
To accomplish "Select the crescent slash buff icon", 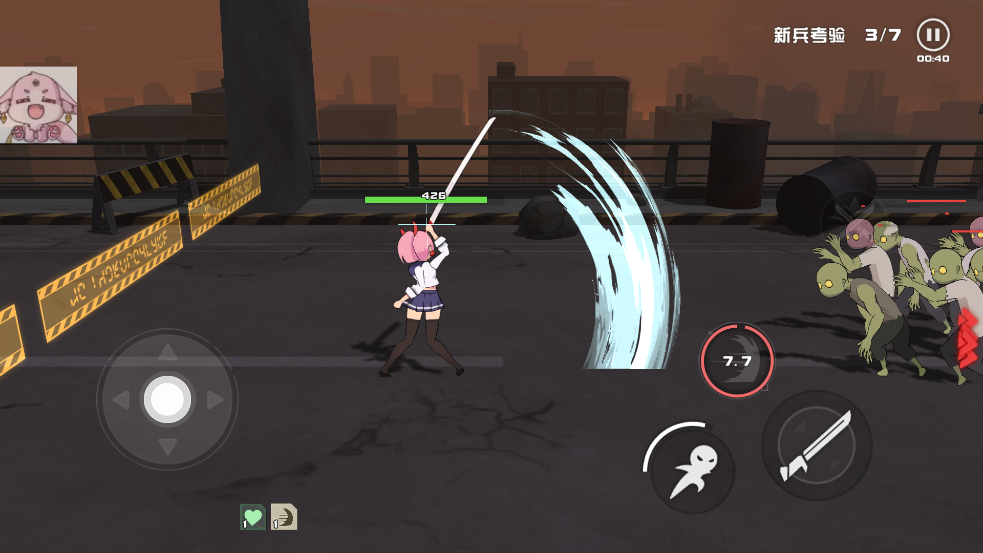I will click(284, 517).
